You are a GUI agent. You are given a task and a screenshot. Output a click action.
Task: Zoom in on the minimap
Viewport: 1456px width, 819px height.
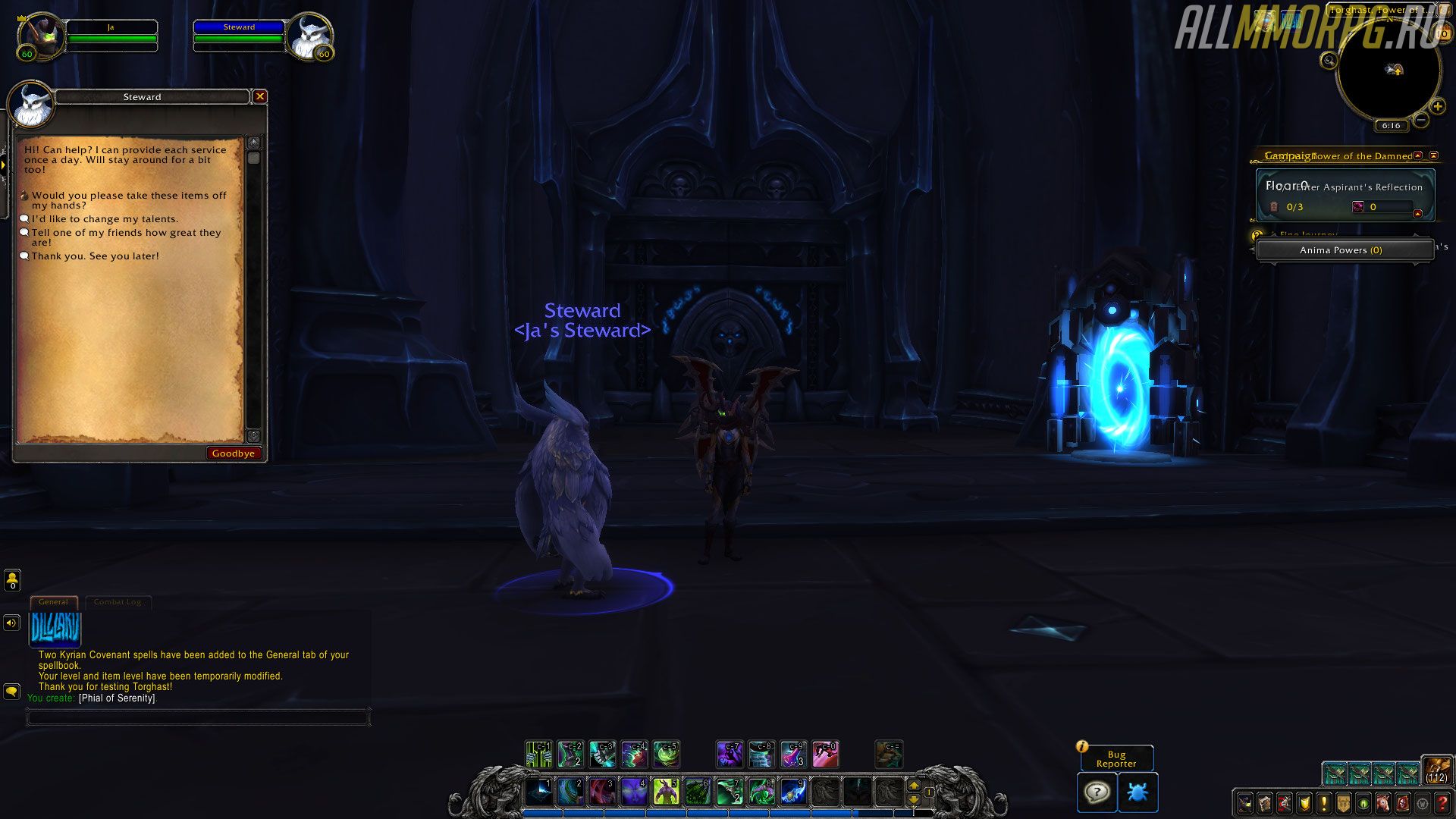pyautogui.click(x=1437, y=106)
